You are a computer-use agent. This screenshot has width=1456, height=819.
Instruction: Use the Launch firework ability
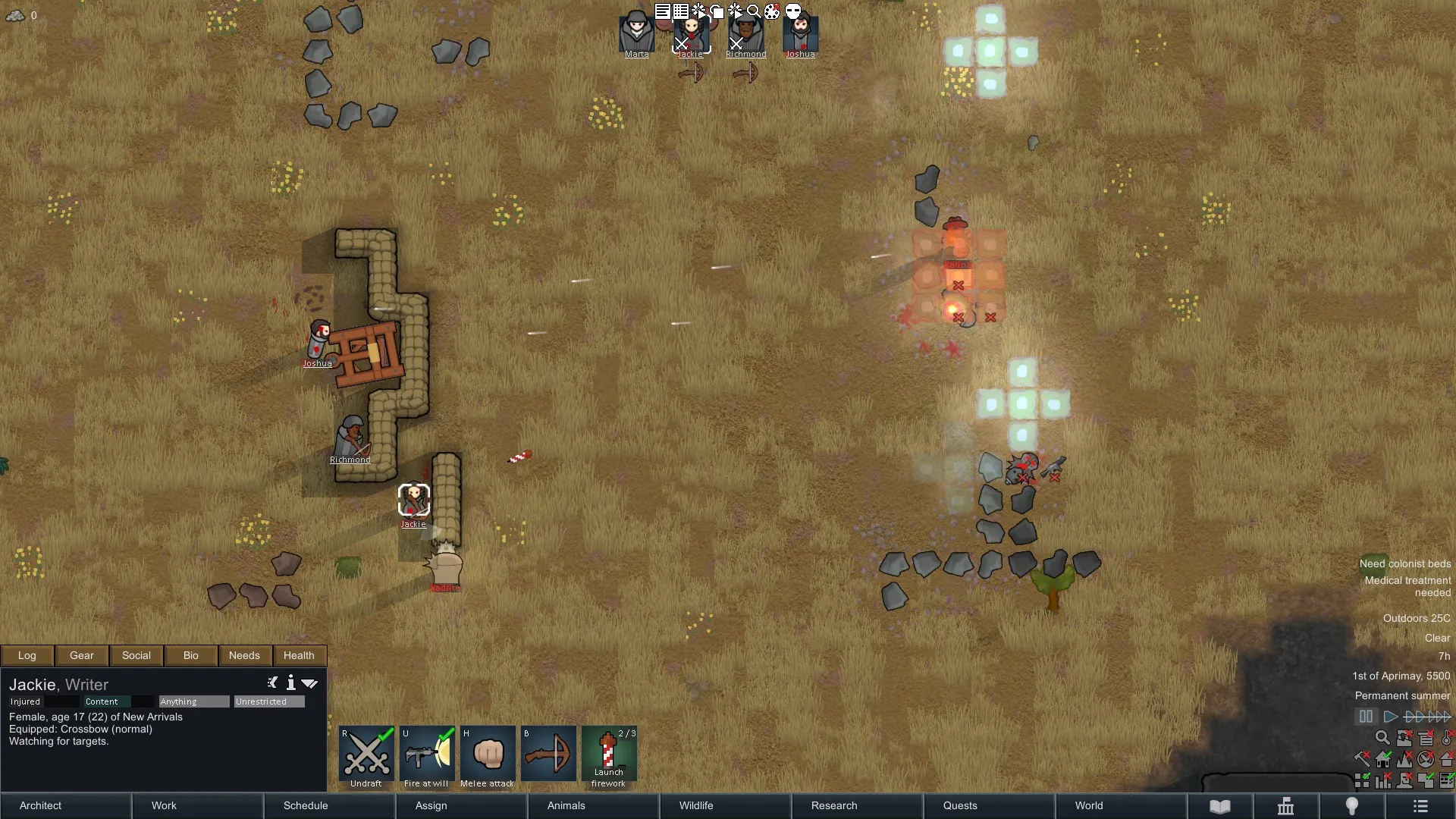(x=609, y=755)
